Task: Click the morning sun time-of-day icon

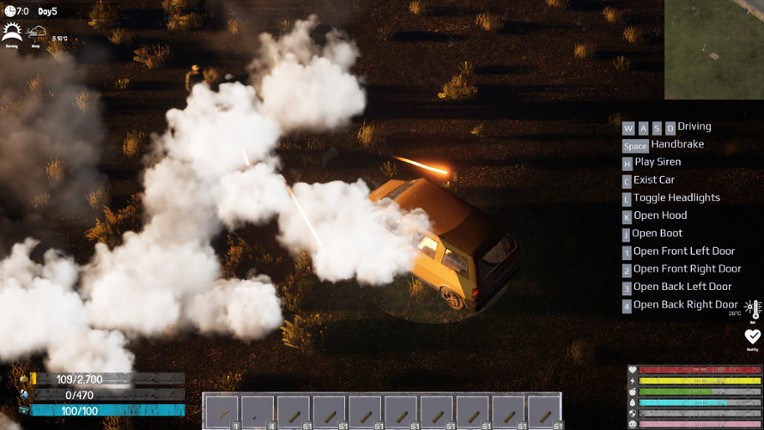Action: click(13, 32)
